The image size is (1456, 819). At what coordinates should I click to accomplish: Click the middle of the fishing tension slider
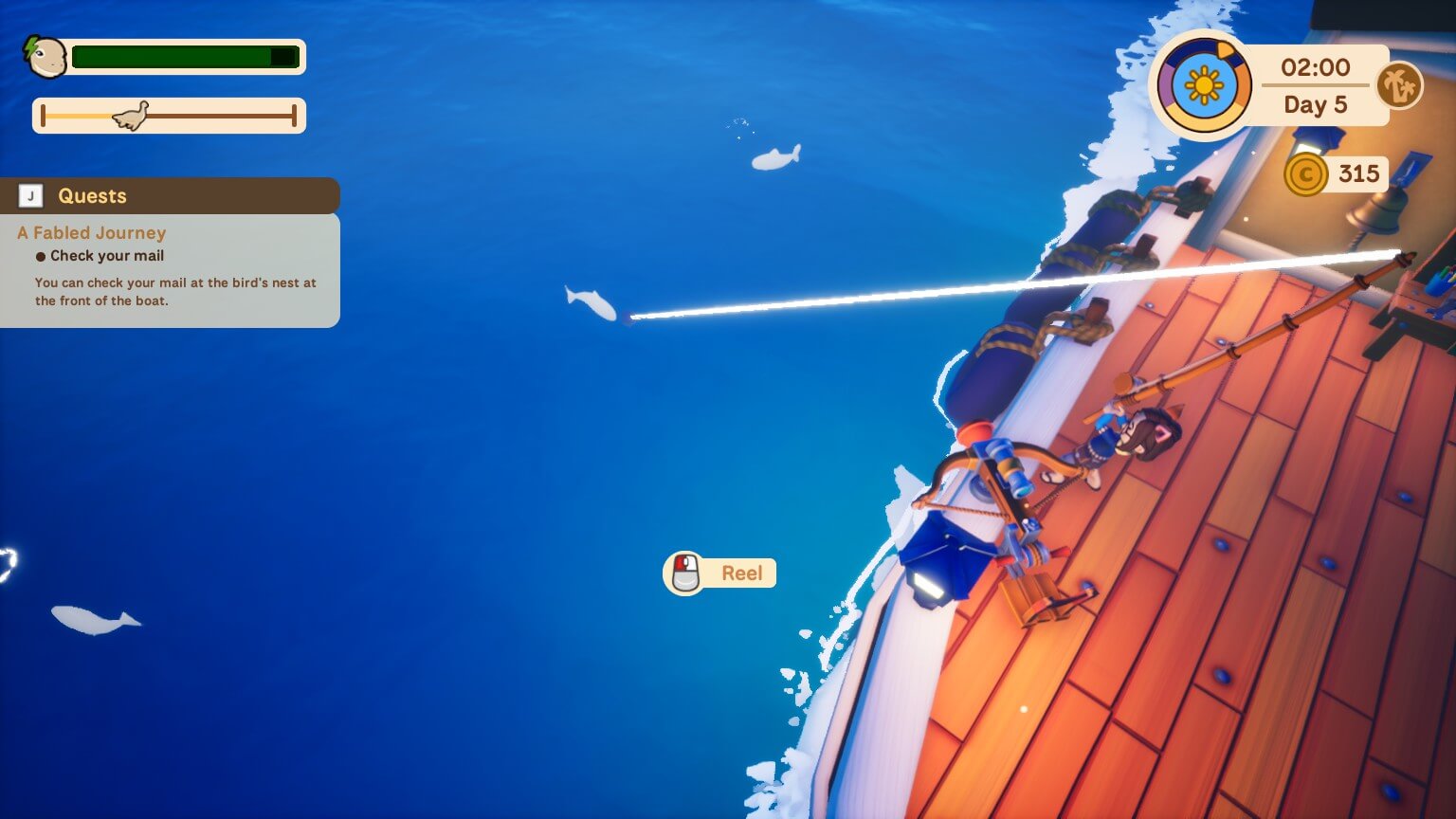(x=169, y=115)
